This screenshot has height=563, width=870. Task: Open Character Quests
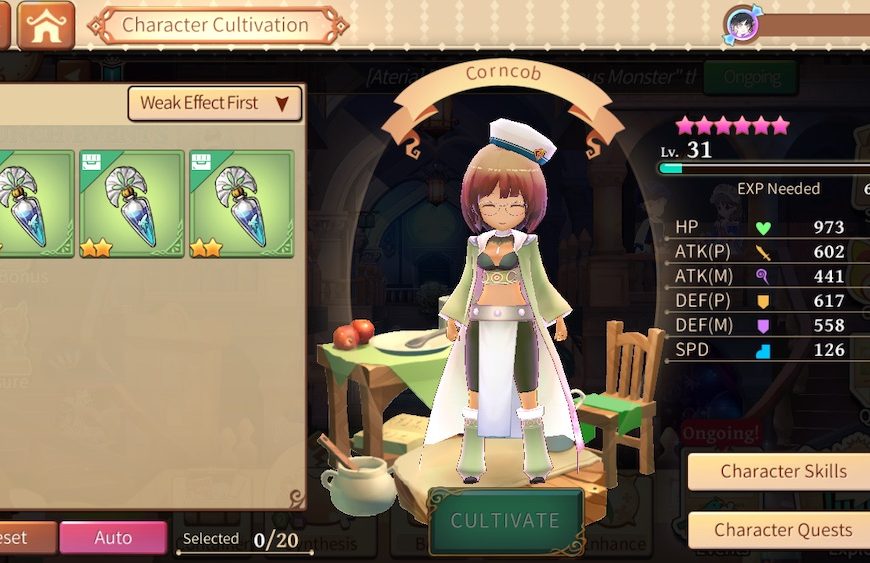[x=782, y=530]
